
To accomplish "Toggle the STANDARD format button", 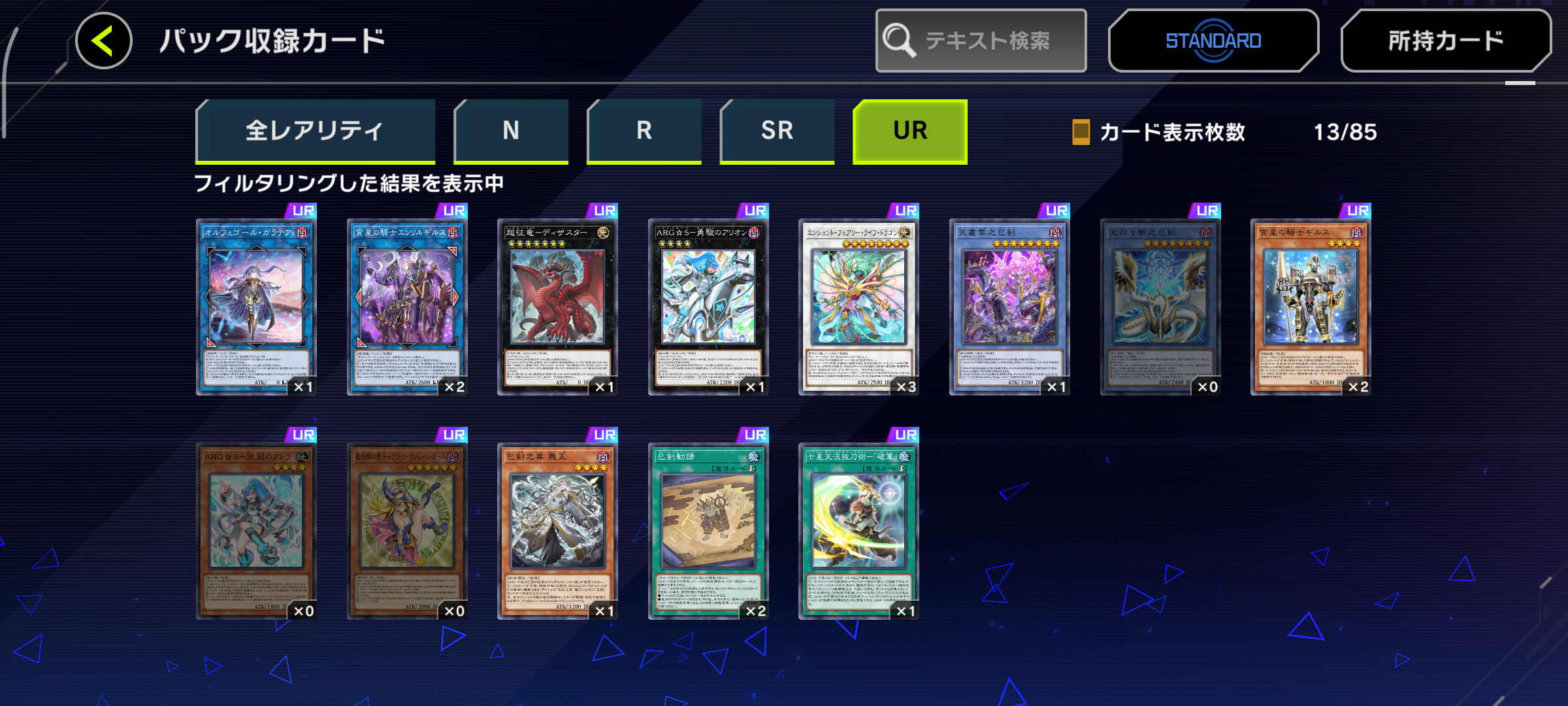I will click(x=1213, y=41).
